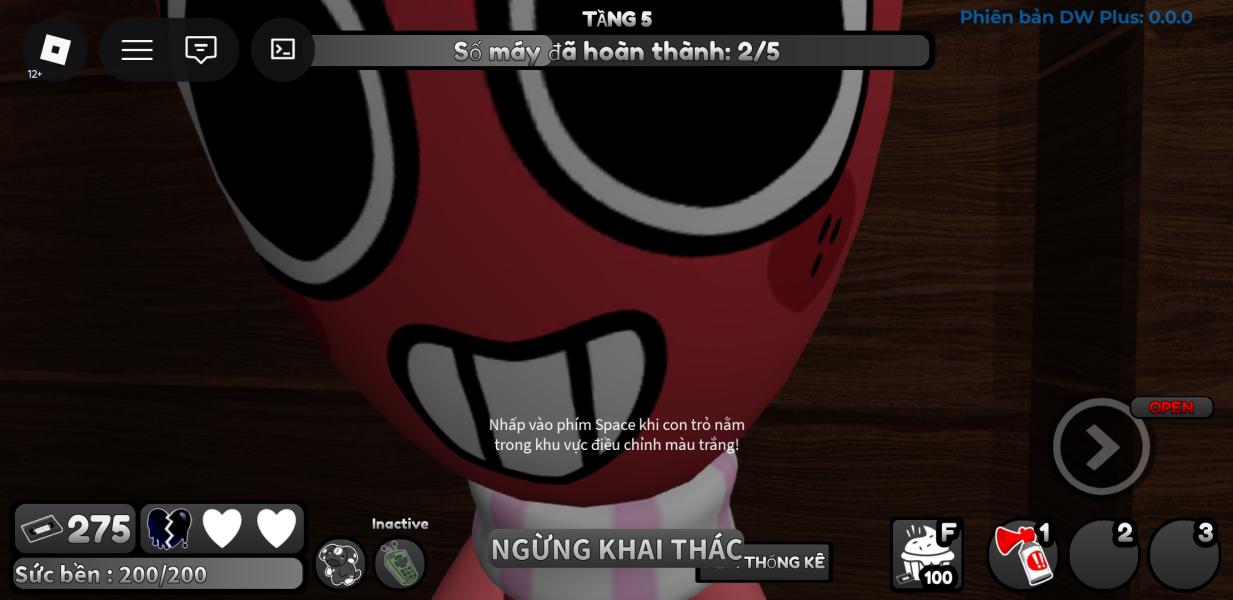The height and width of the screenshot is (600, 1233).
Task: Open the chat window
Action: point(201,50)
